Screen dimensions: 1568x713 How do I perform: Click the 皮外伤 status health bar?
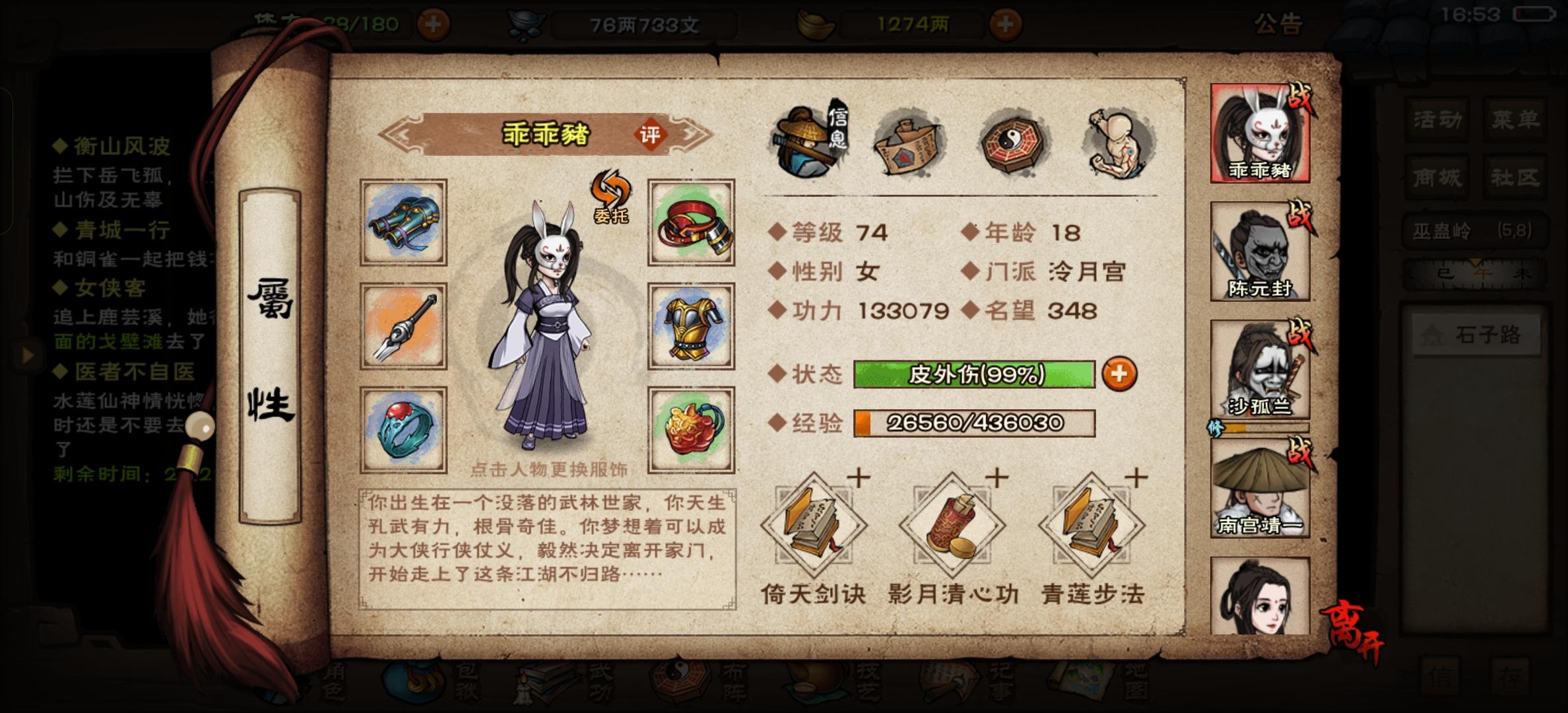[x=975, y=373]
